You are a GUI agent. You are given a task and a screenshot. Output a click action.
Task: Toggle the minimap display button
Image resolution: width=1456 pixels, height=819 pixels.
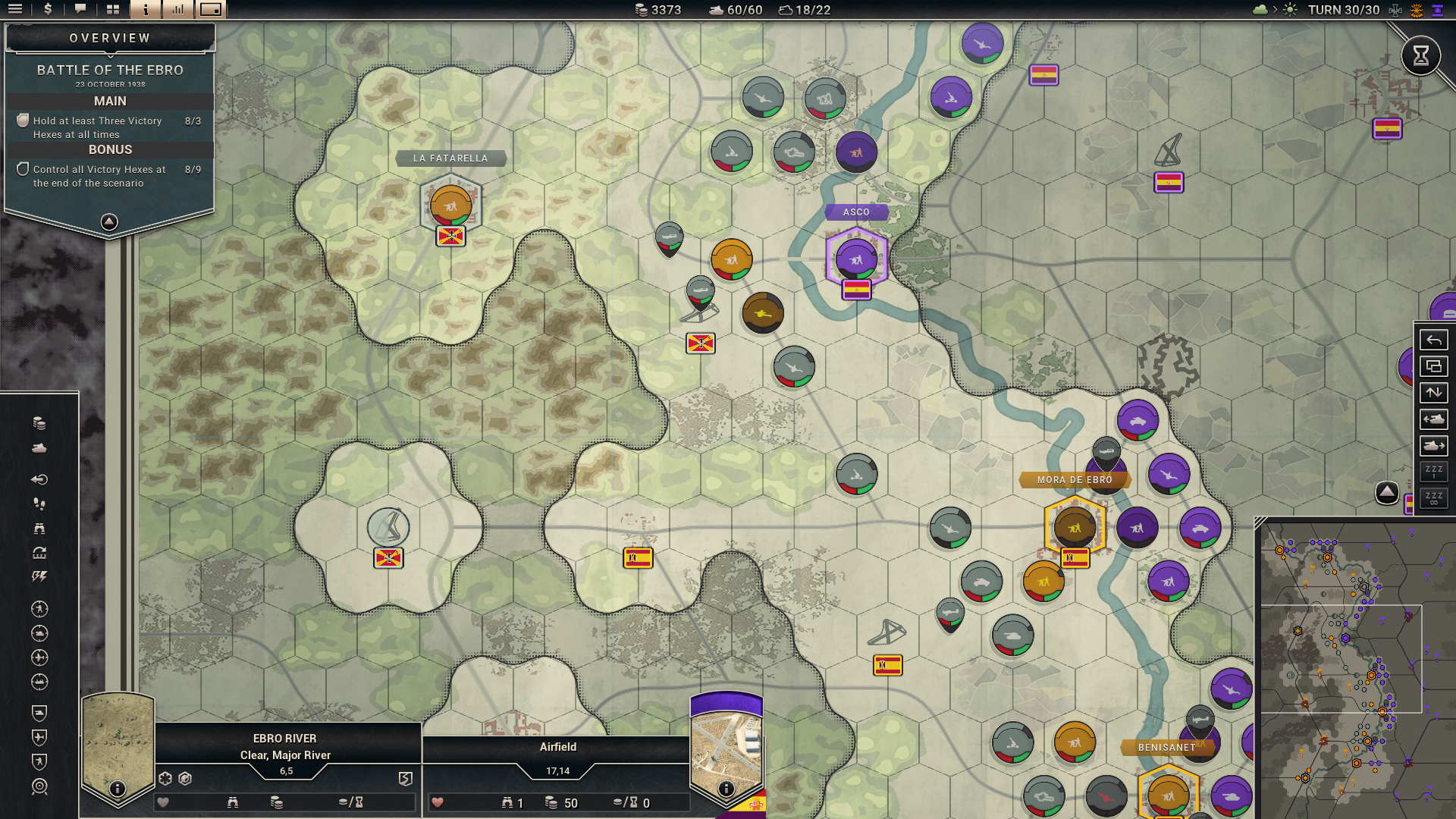[x=211, y=10]
